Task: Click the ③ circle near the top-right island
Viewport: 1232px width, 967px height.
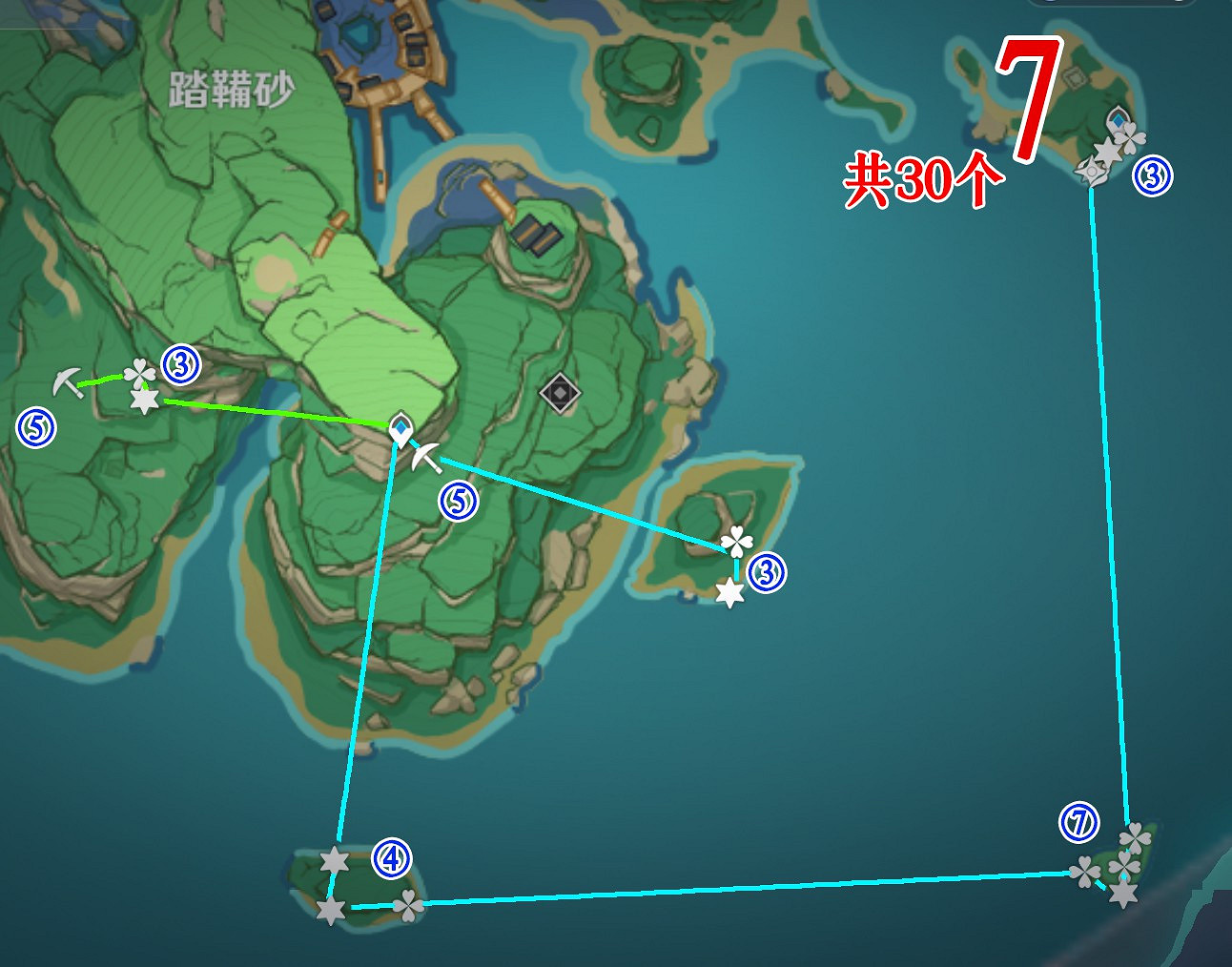Action: (1153, 175)
